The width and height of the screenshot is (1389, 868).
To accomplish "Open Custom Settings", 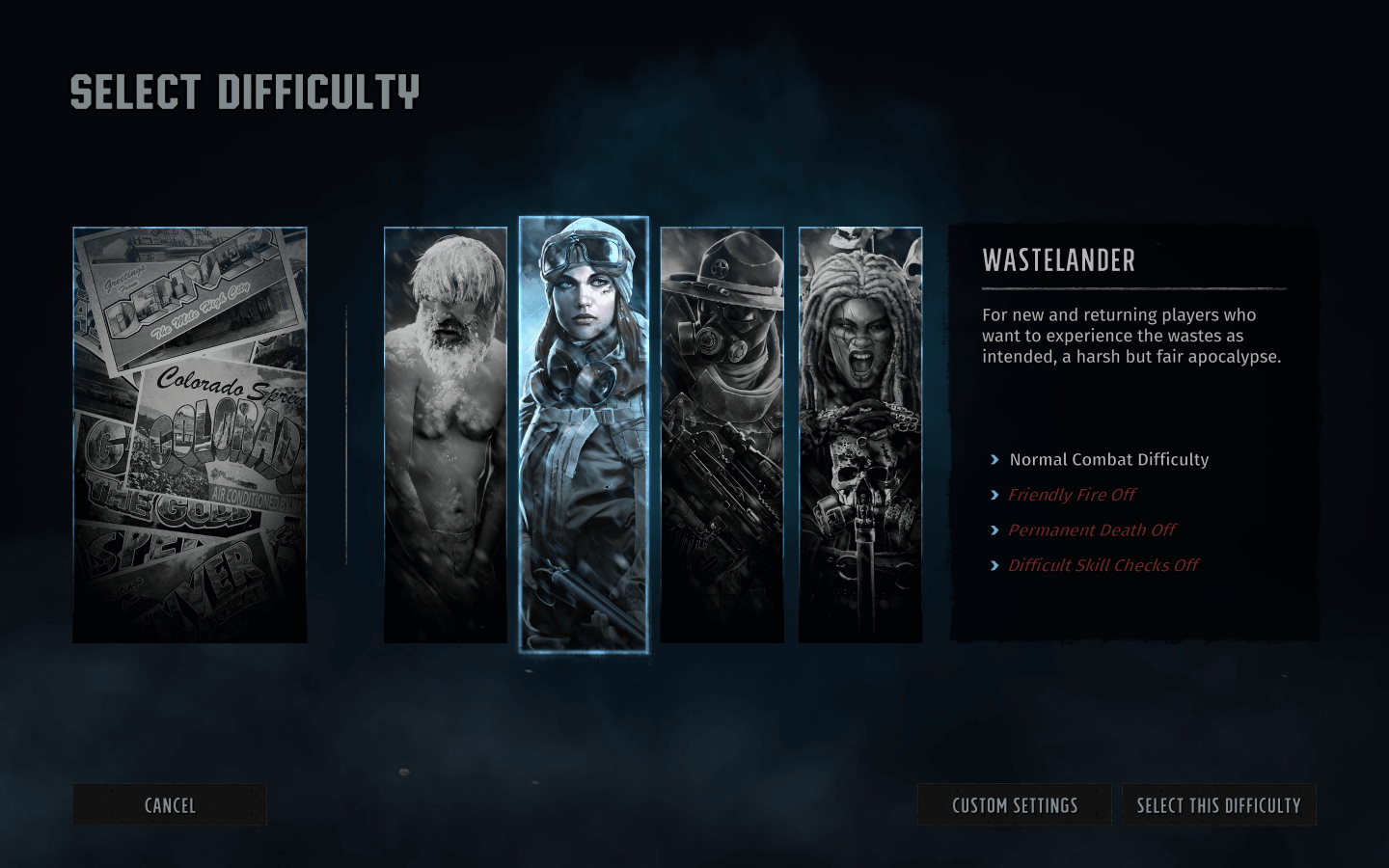I will [1015, 805].
